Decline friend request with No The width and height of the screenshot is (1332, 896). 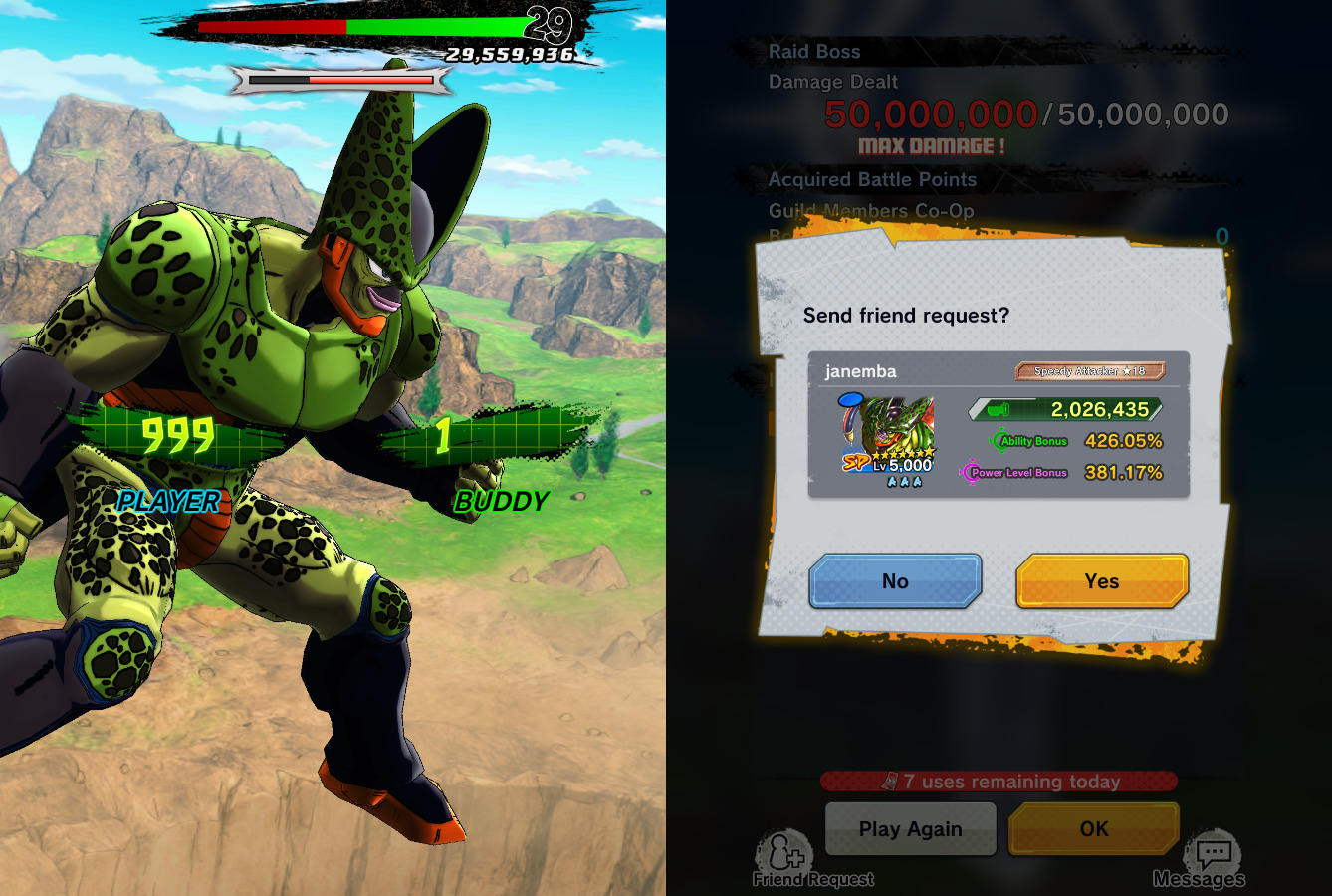pyautogui.click(x=895, y=581)
